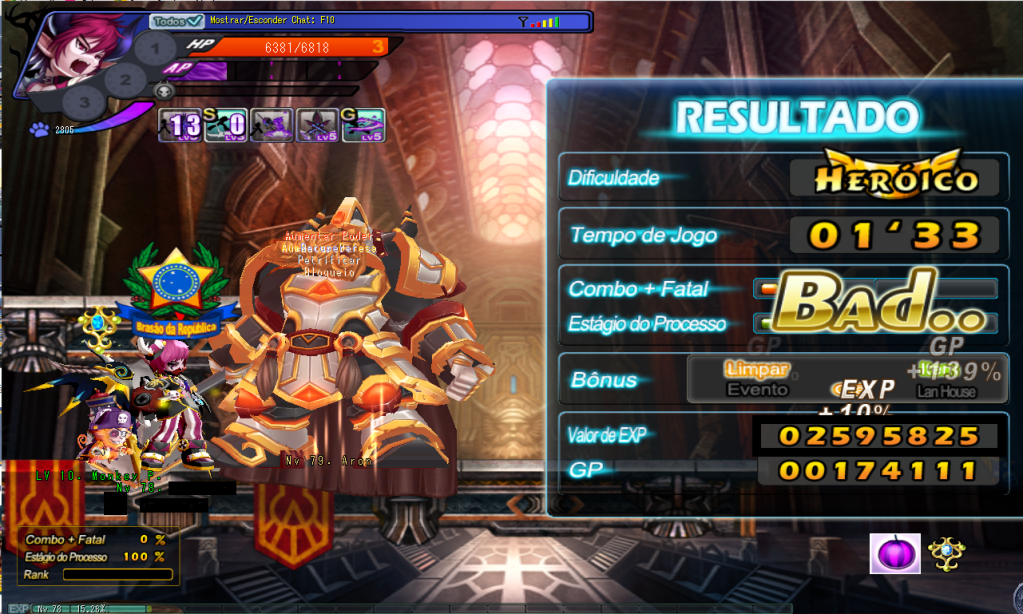
Task: Select the round slot numbered 3
Action: 85,101
